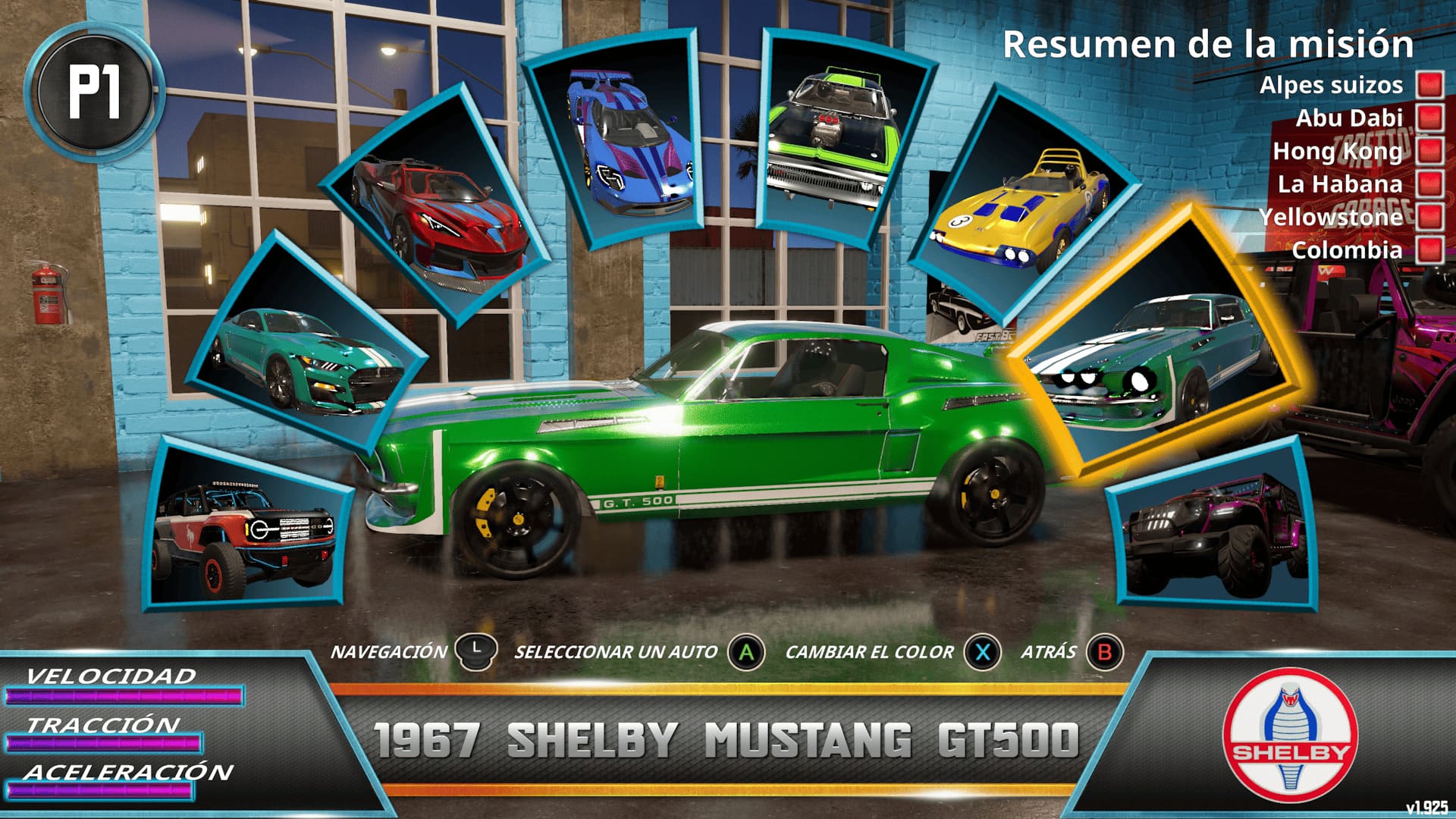The width and height of the screenshot is (1456, 819).
Task: Click the green A button prompt icon
Action: tap(746, 651)
